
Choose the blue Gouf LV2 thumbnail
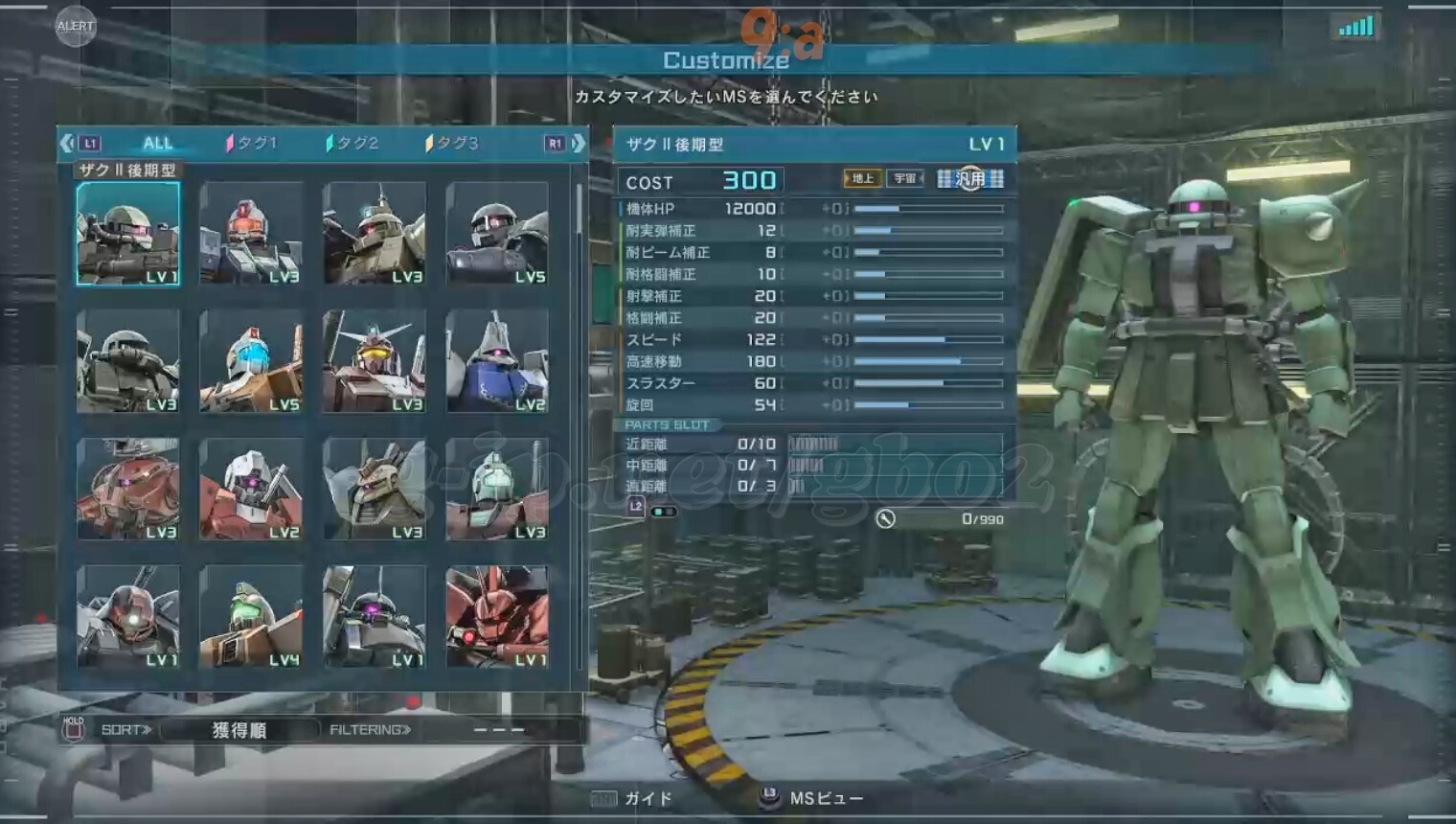point(497,361)
